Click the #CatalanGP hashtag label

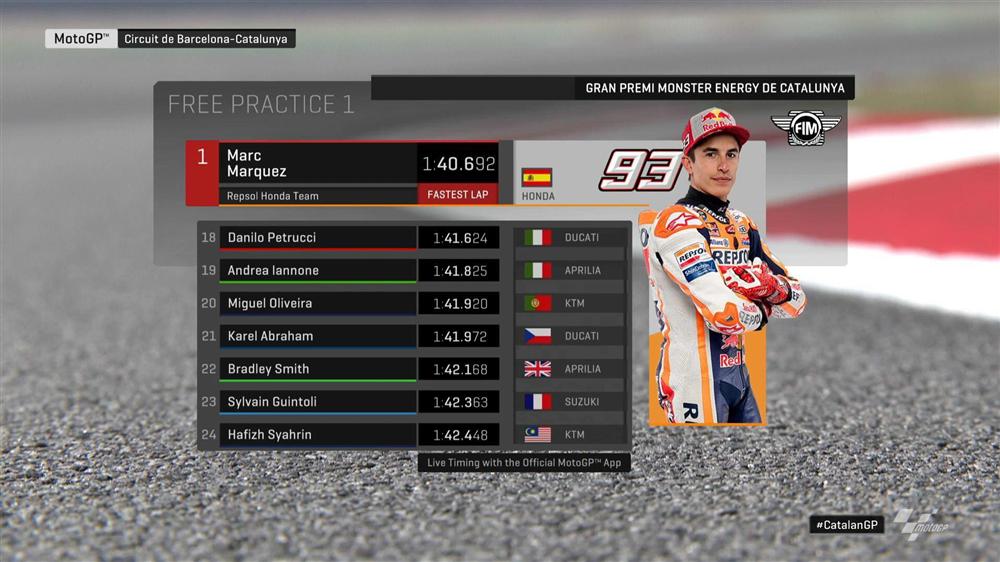point(847,524)
